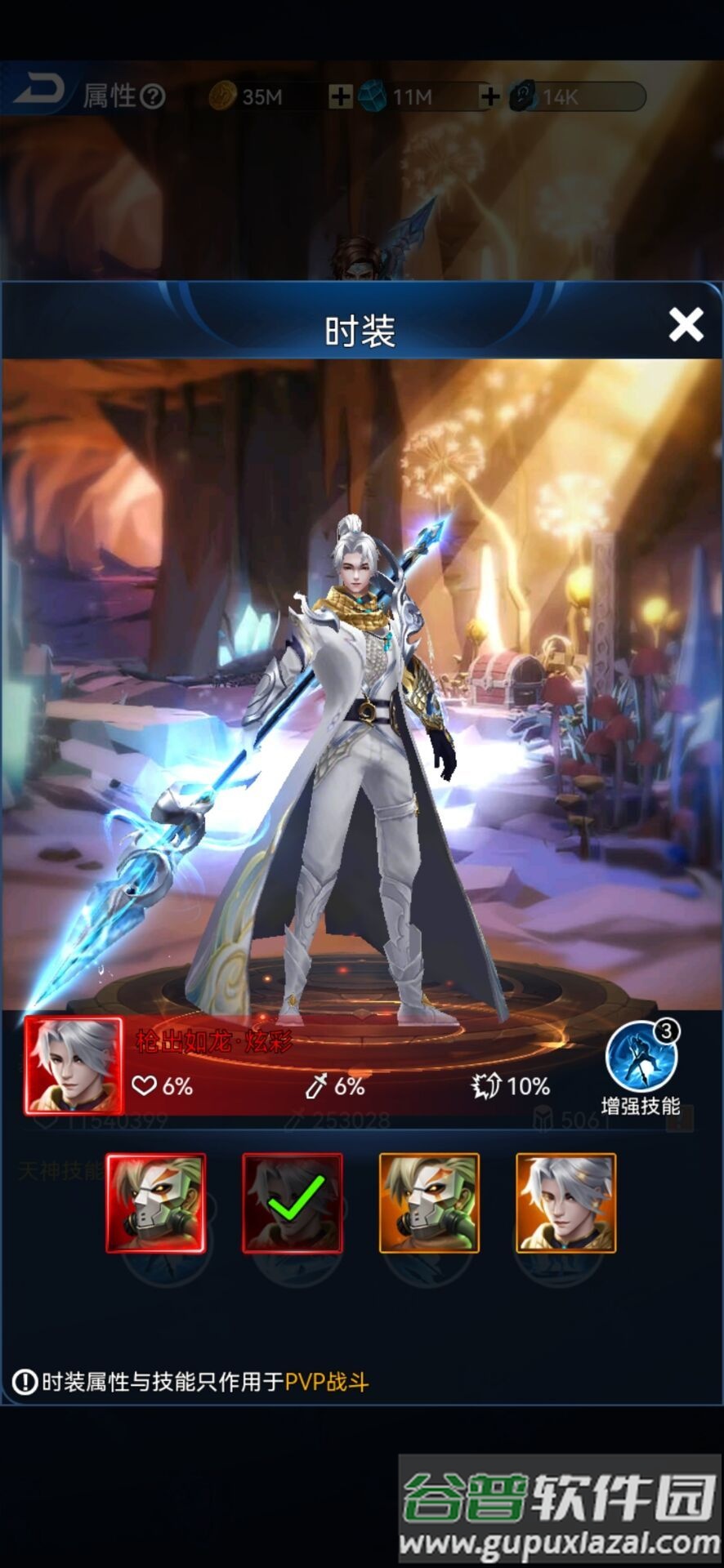Add gold with the plus after 35M

pyautogui.click(x=340, y=97)
